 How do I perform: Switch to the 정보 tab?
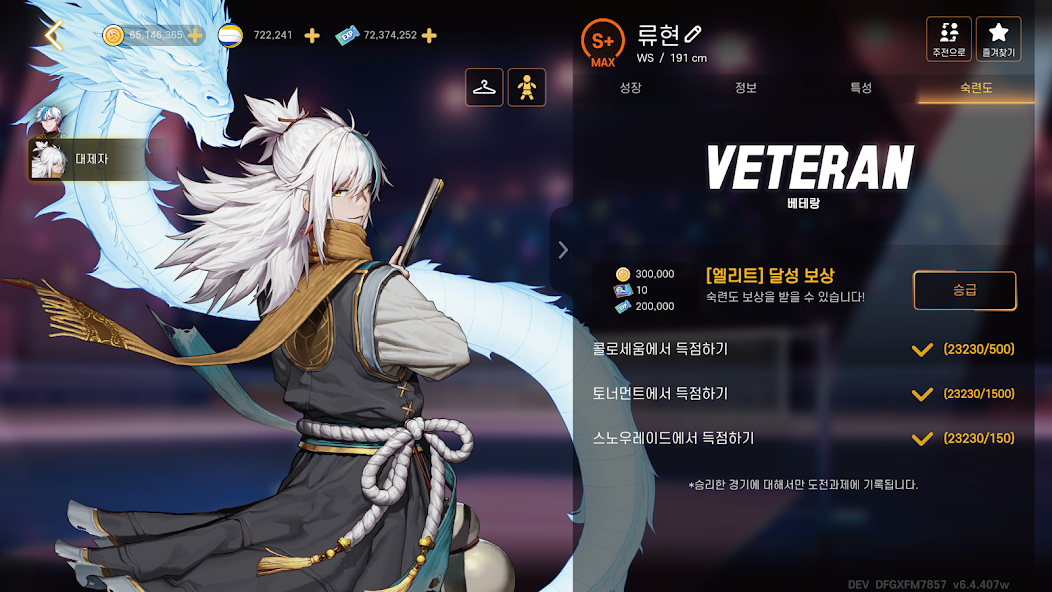pos(746,88)
